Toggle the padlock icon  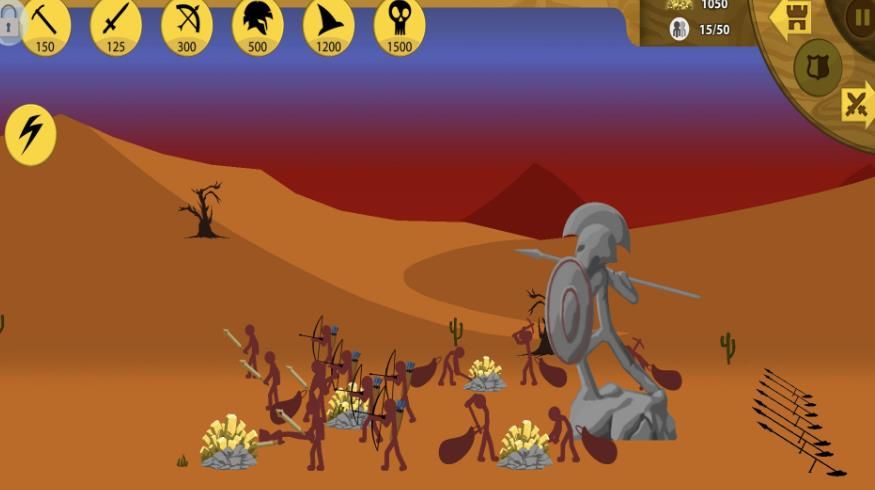point(9,25)
